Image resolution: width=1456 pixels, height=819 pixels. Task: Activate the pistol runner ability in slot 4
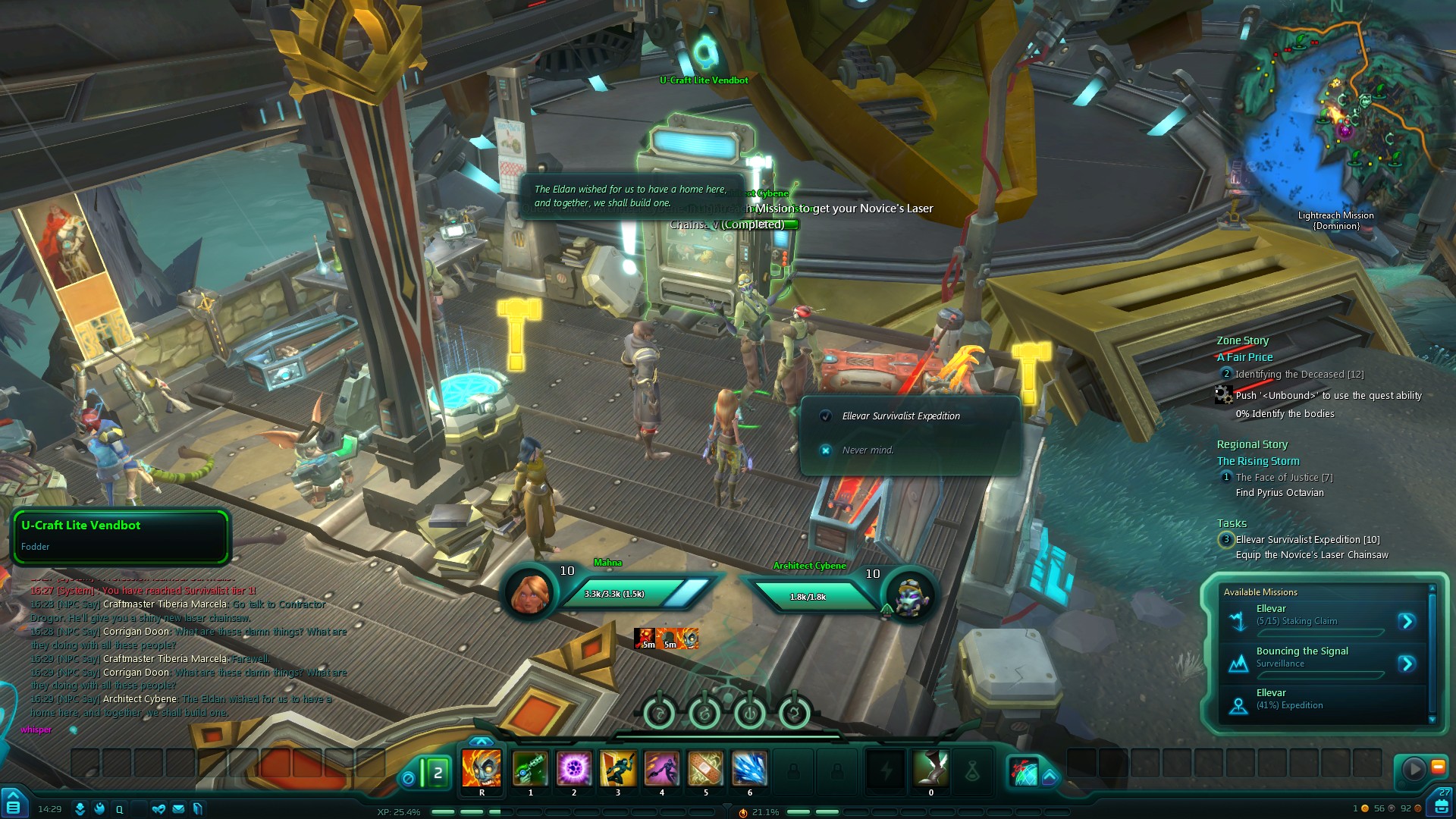tap(662, 769)
